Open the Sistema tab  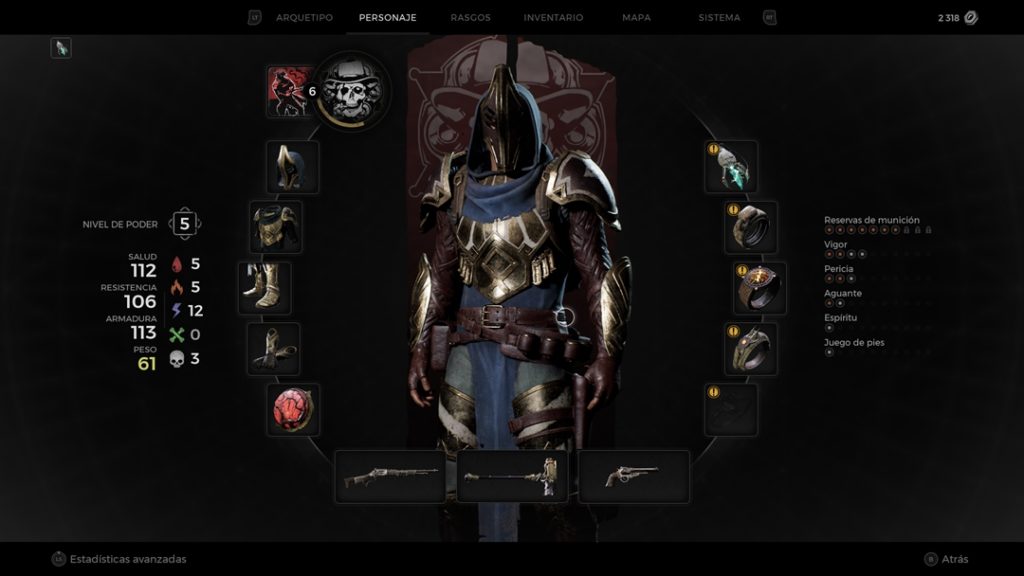pos(719,18)
